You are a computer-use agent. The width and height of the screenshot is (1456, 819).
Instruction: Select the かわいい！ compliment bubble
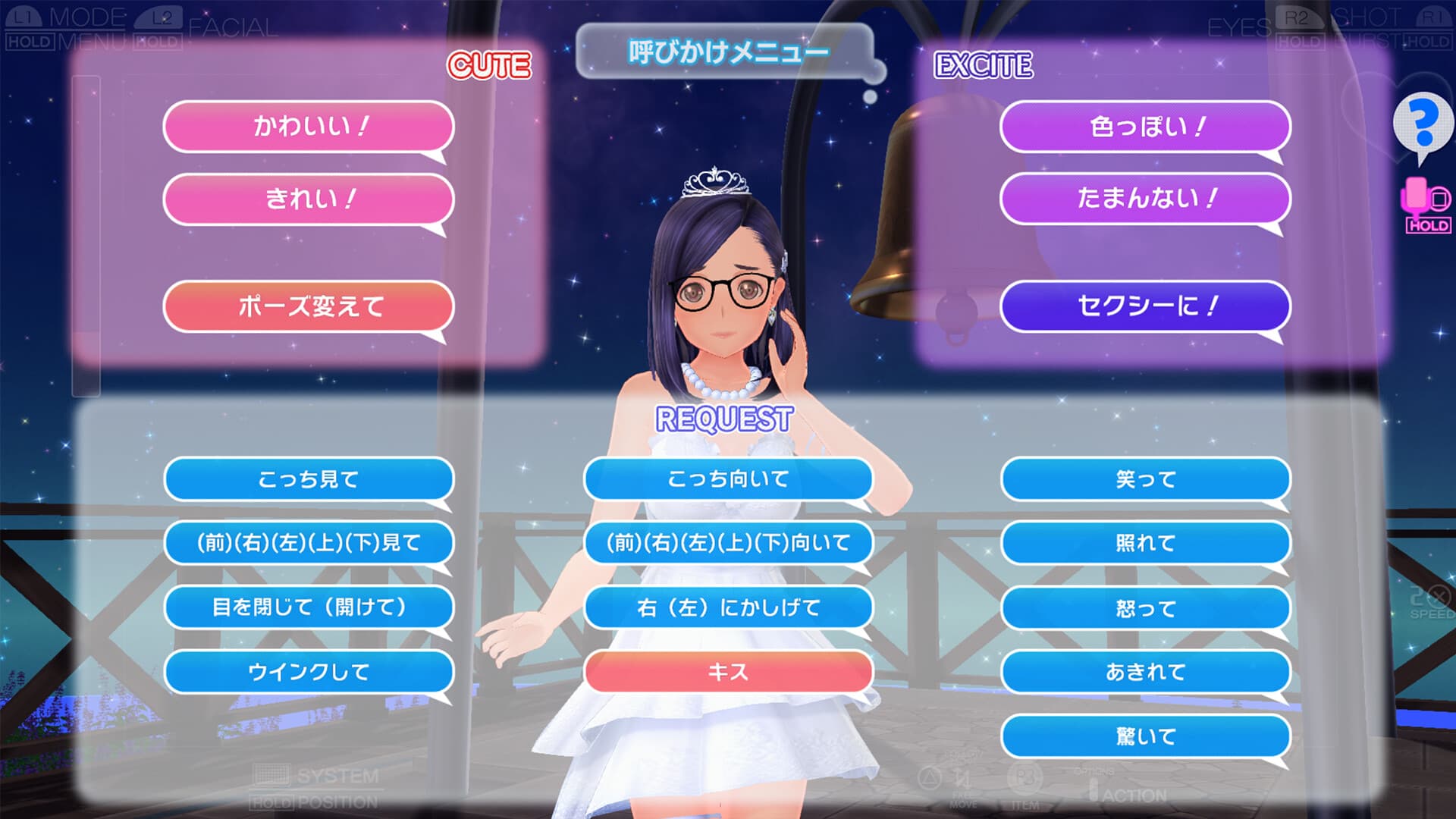click(x=306, y=127)
